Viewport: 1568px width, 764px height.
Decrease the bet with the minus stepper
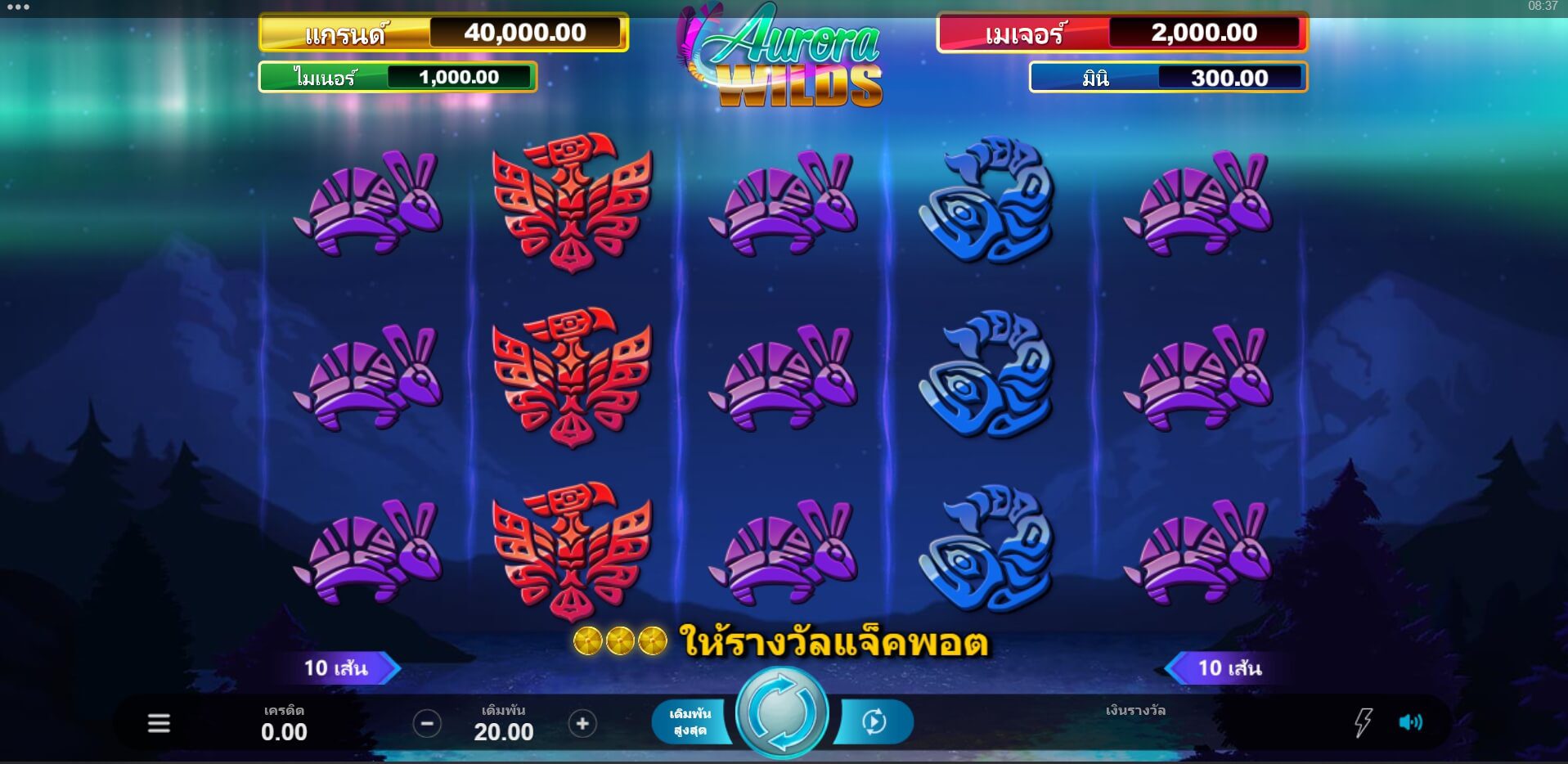click(x=425, y=723)
